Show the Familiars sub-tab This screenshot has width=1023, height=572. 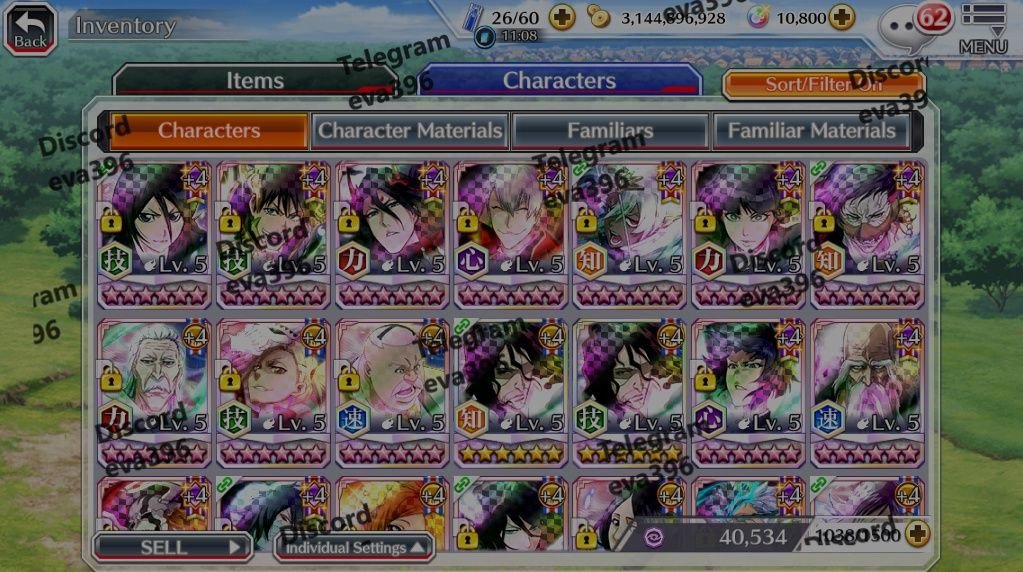[610, 130]
